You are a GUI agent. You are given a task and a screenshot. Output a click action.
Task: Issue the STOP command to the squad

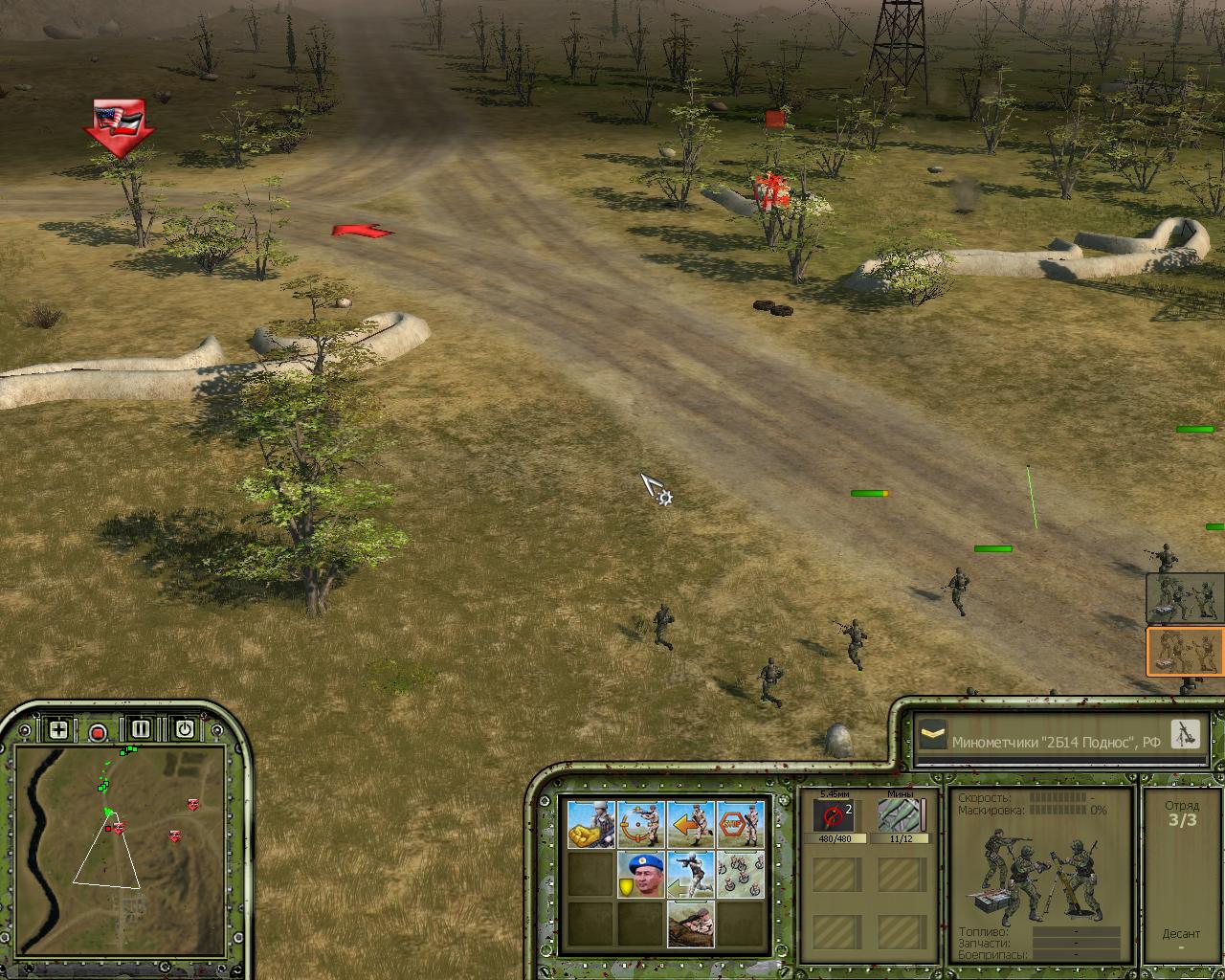(741, 824)
